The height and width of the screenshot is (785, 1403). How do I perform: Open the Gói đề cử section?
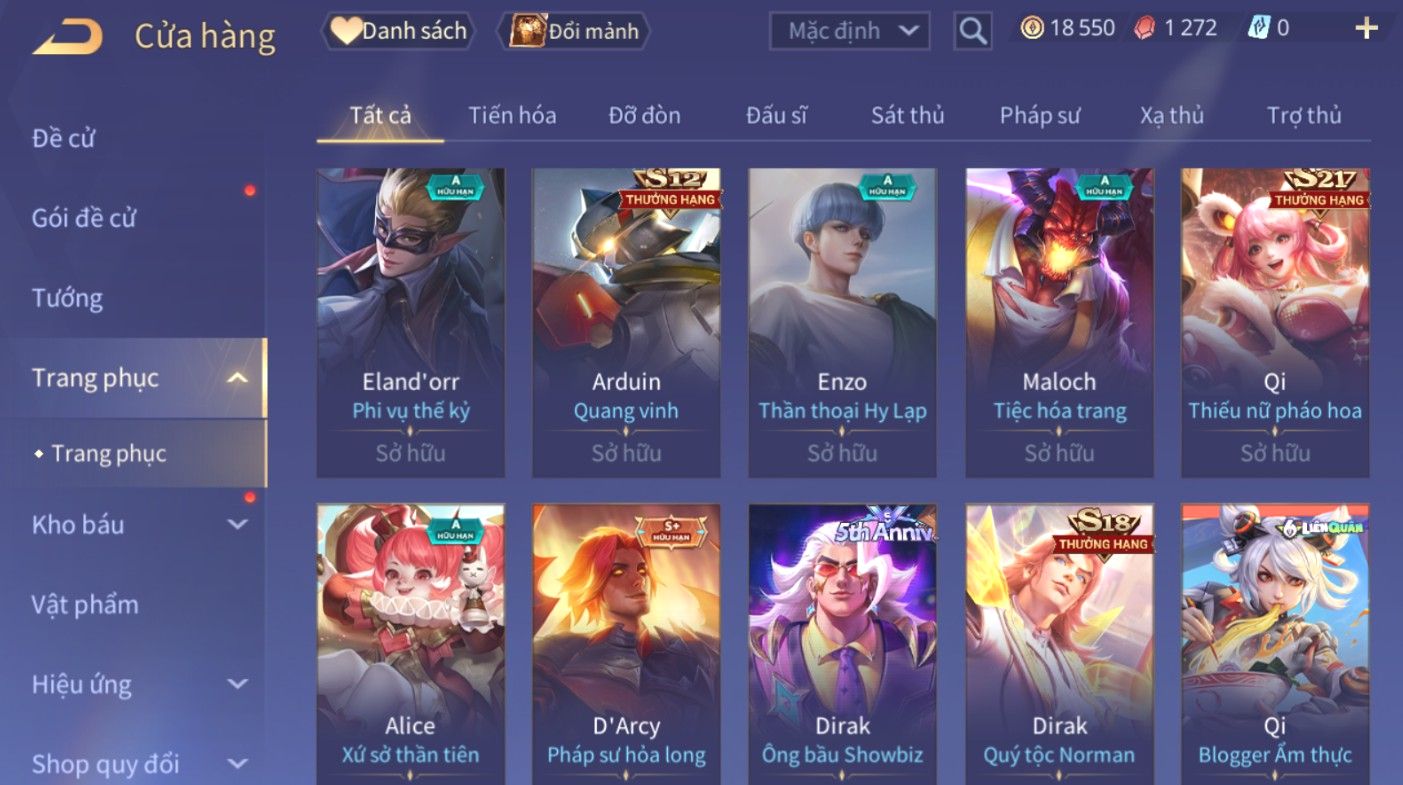pos(84,218)
